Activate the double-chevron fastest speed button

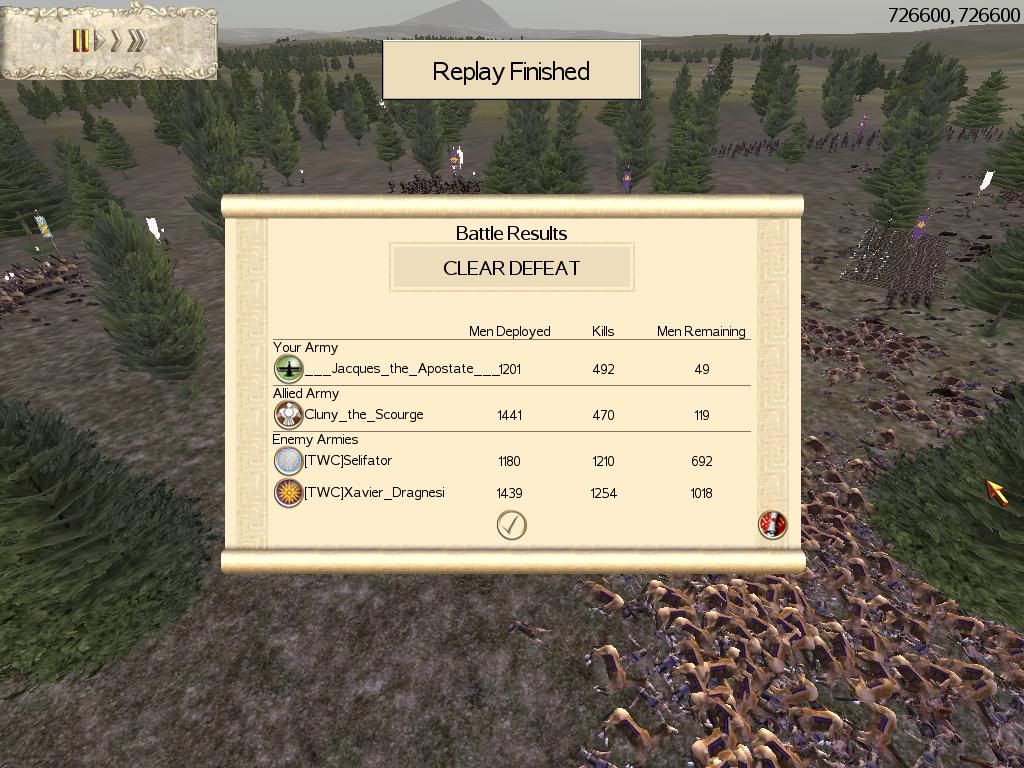[137, 41]
